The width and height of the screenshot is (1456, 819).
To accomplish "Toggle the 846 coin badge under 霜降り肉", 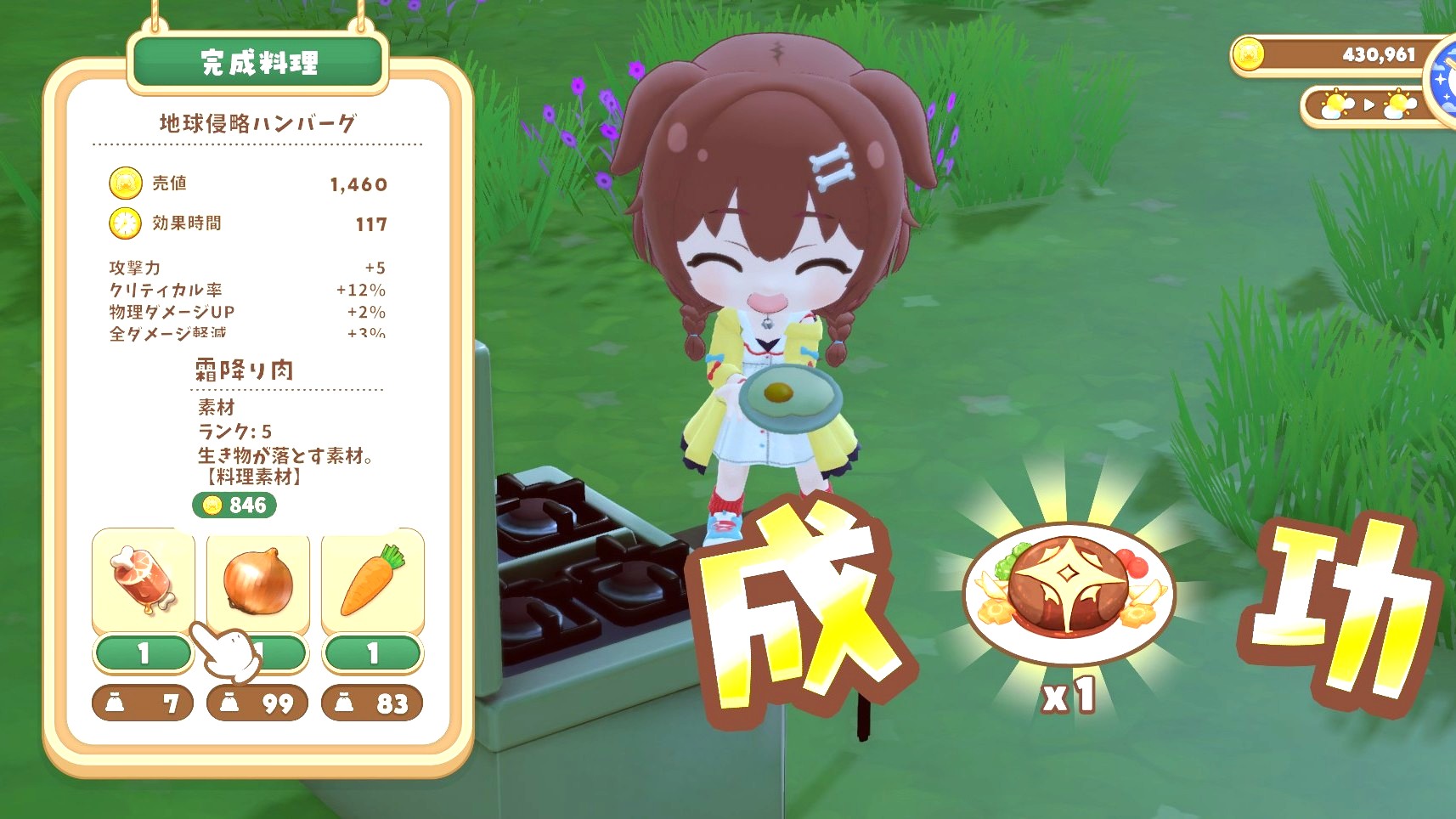I will [x=233, y=505].
